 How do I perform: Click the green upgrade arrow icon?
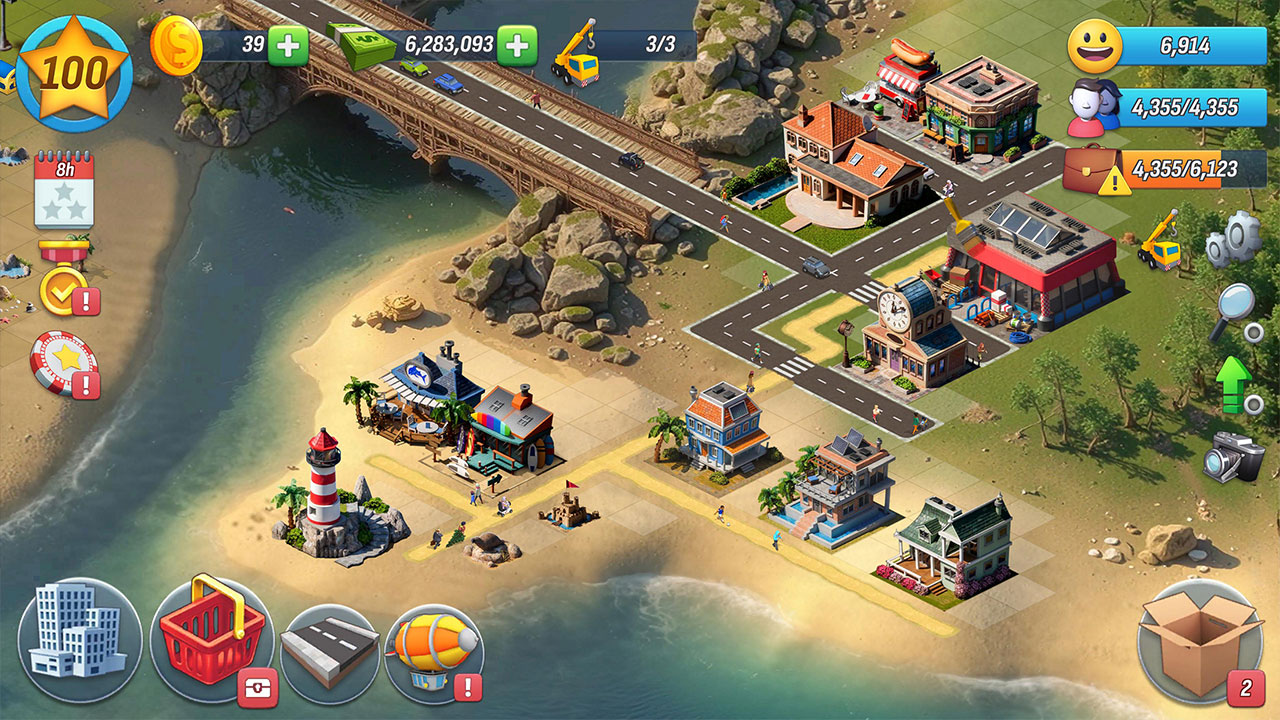(1236, 384)
